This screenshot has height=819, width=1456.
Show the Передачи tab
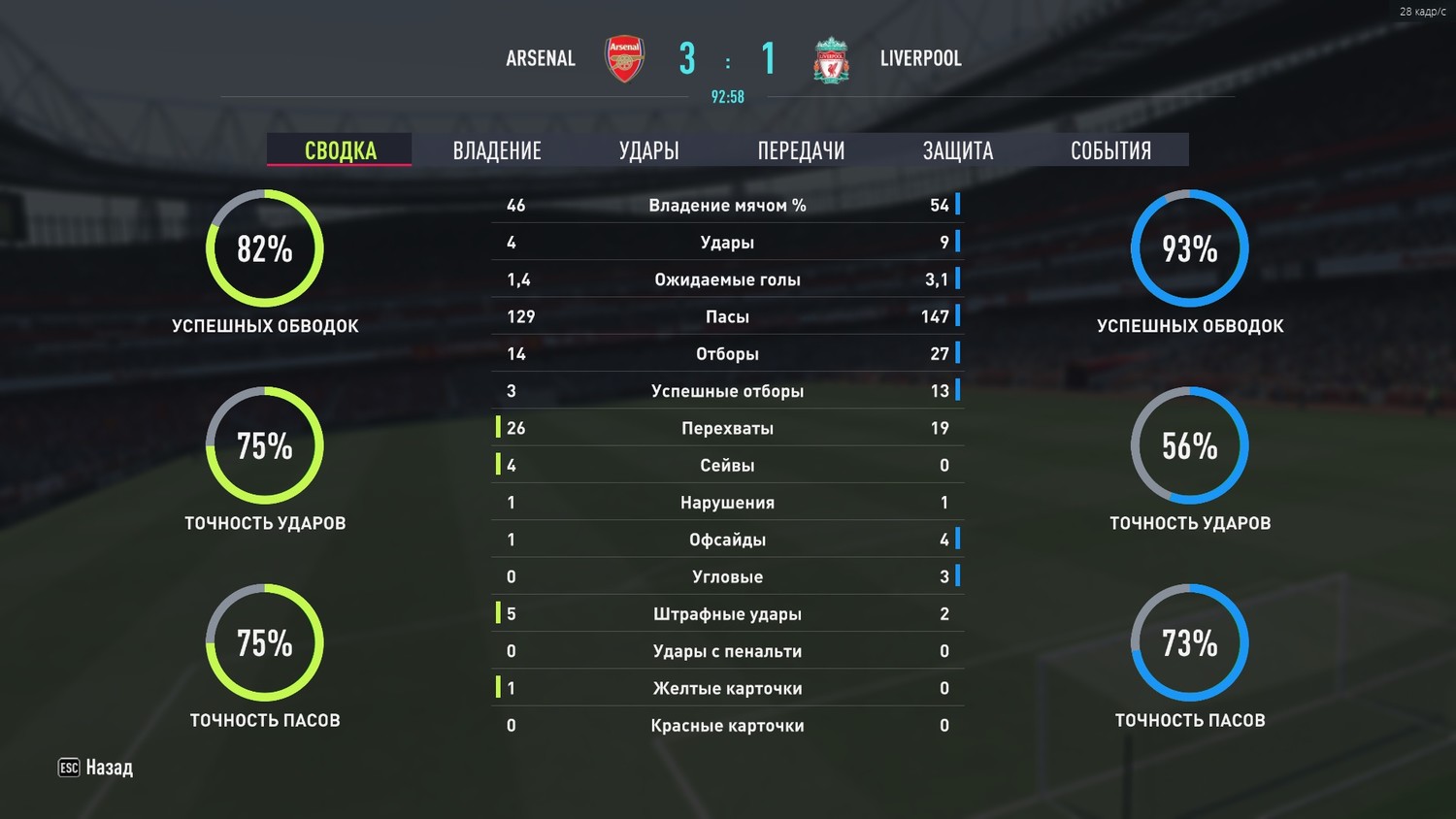801,150
